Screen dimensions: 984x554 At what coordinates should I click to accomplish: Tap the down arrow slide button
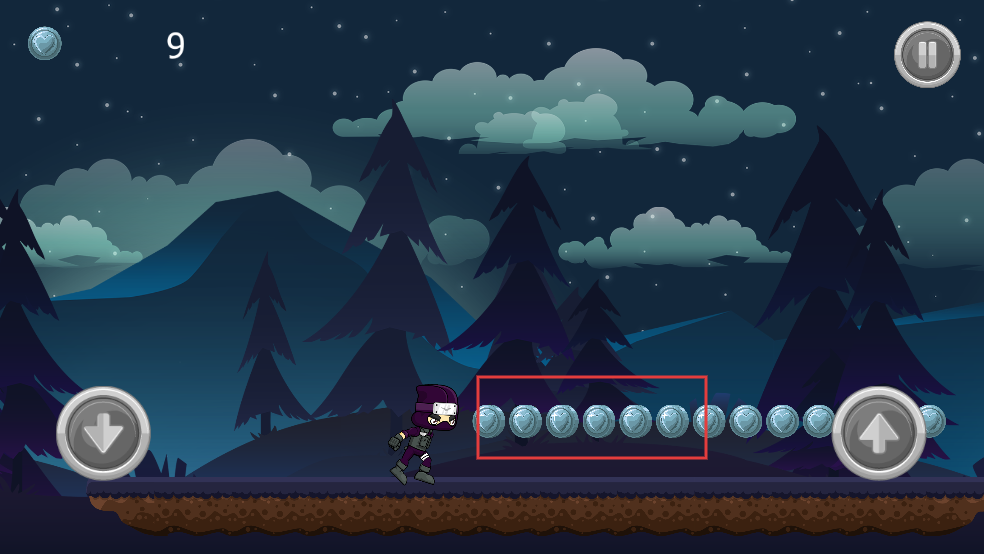104,433
